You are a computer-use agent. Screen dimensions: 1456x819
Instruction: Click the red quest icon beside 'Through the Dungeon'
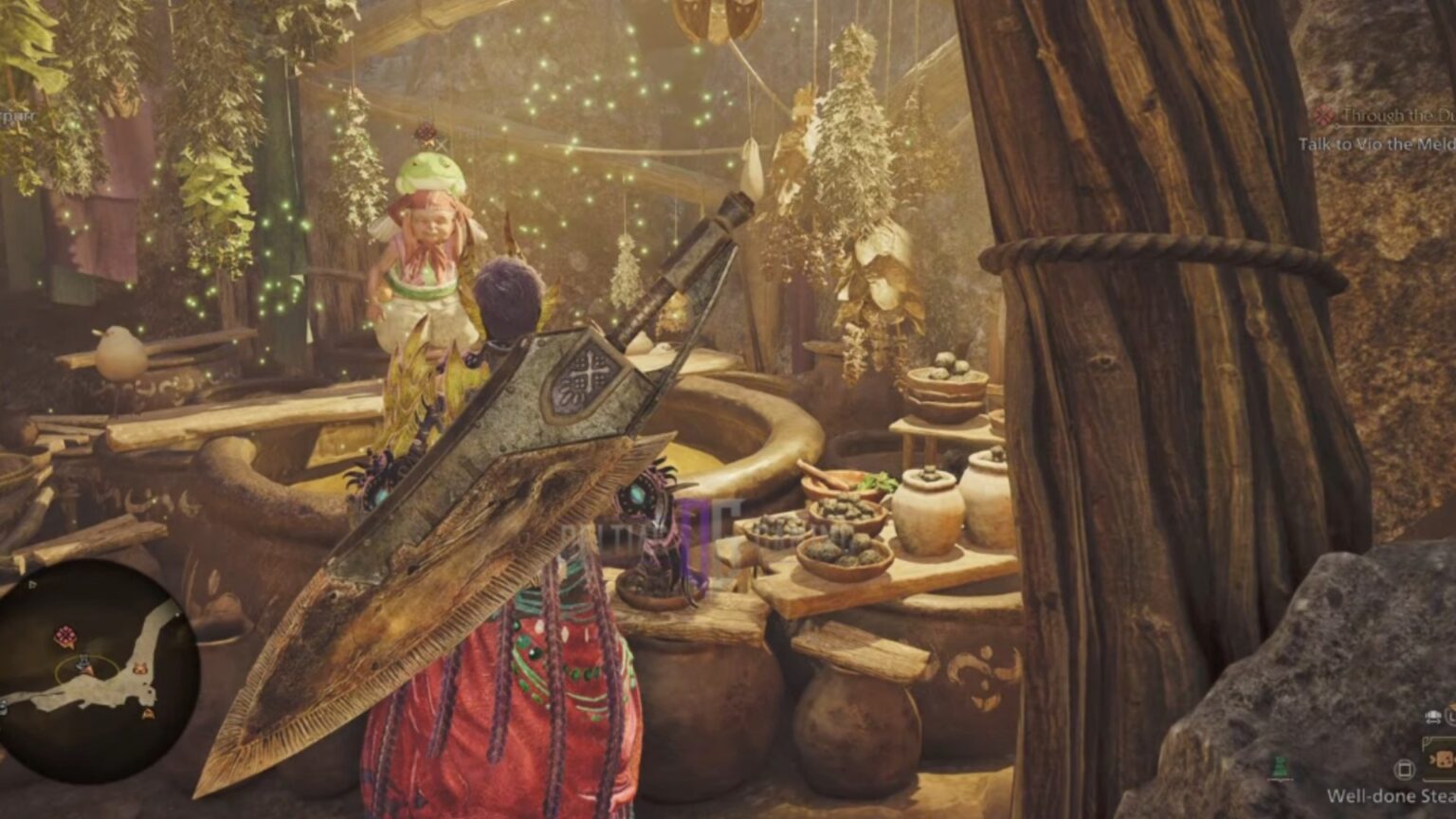1324,114
